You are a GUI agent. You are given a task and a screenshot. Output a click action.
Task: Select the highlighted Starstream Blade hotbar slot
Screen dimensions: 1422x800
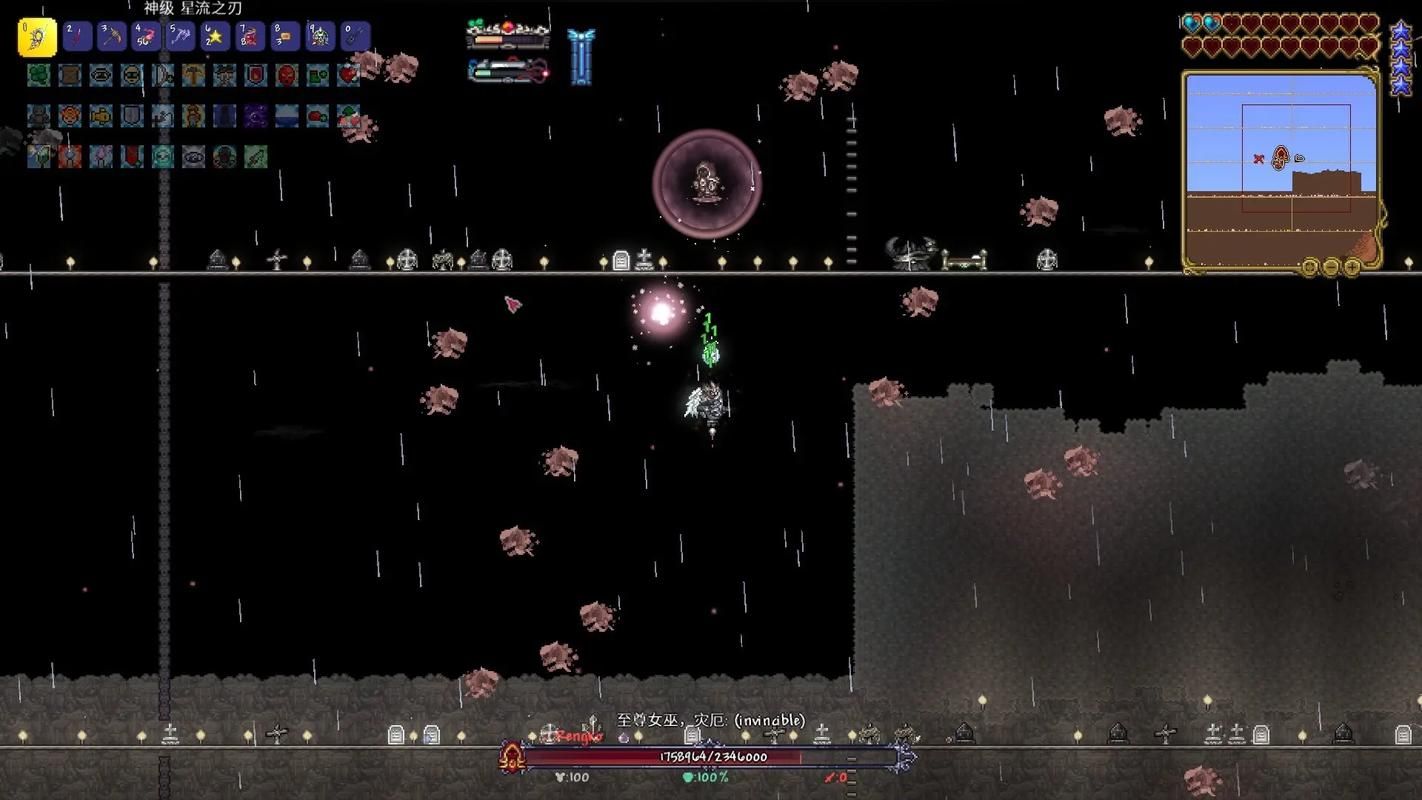[x=37, y=37]
